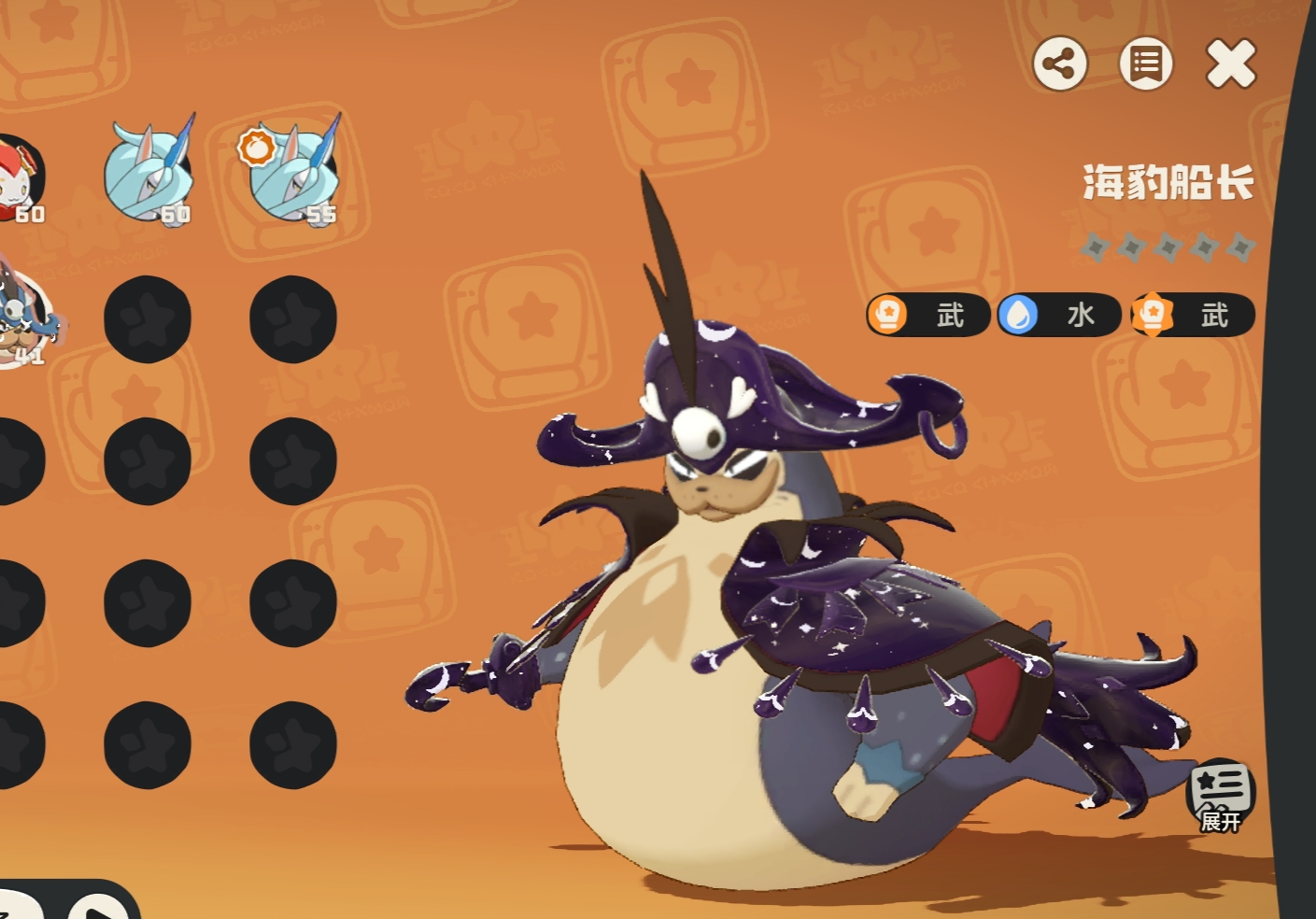Pick the level 41 creature portrait
1316x919 pixels.
tap(23, 319)
